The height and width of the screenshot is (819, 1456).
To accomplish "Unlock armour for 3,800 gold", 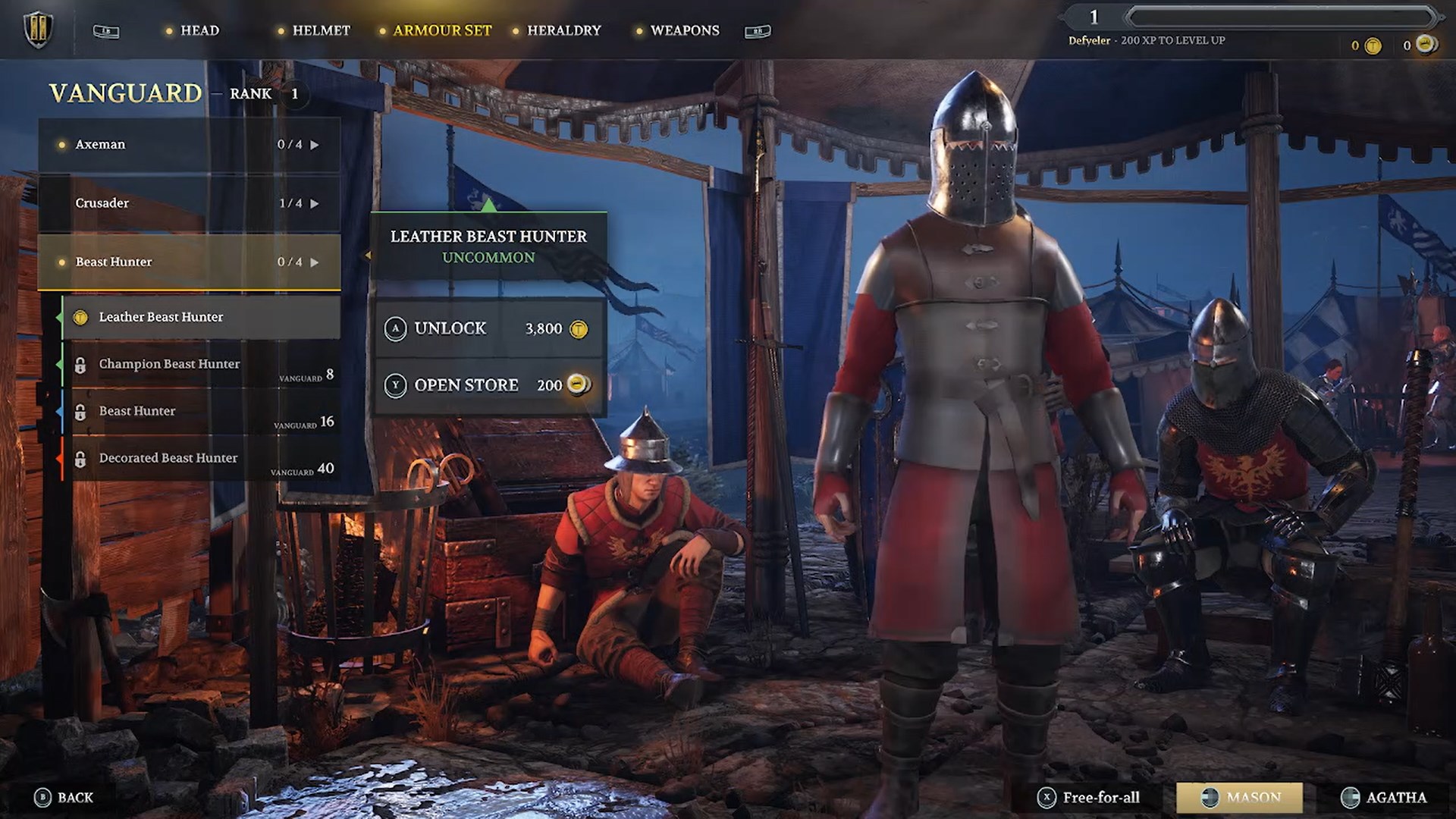I will [488, 329].
